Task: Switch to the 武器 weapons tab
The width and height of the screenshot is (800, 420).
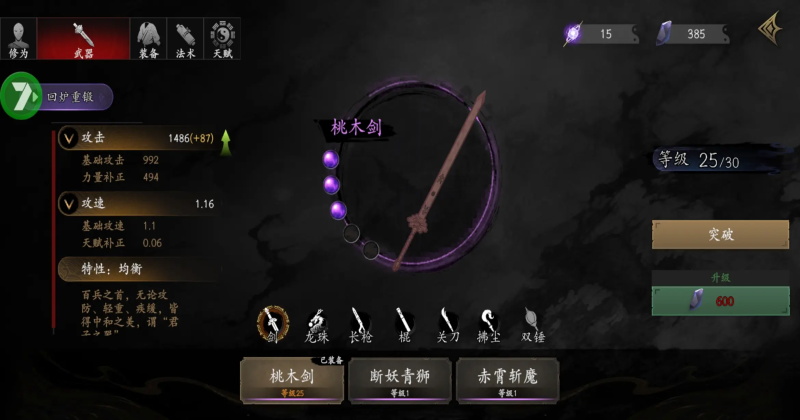Action: 84,38
